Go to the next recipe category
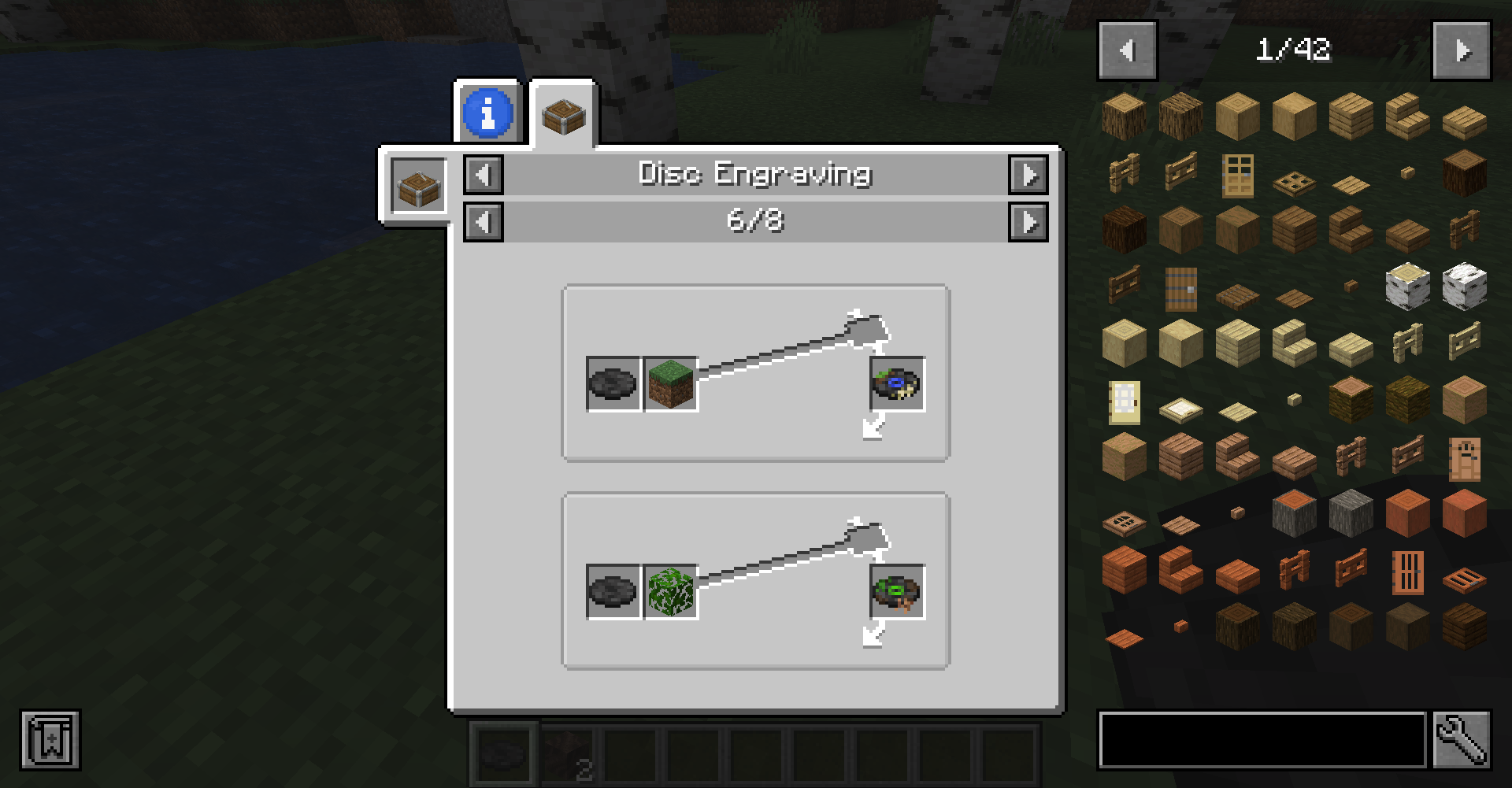The height and width of the screenshot is (788, 1512). (x=1028, y=174)
